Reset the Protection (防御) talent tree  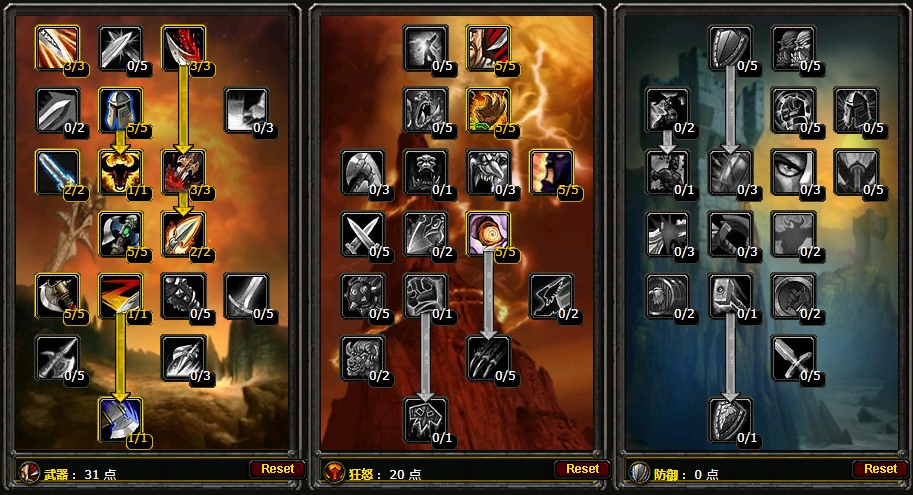[x=880, y=468]
